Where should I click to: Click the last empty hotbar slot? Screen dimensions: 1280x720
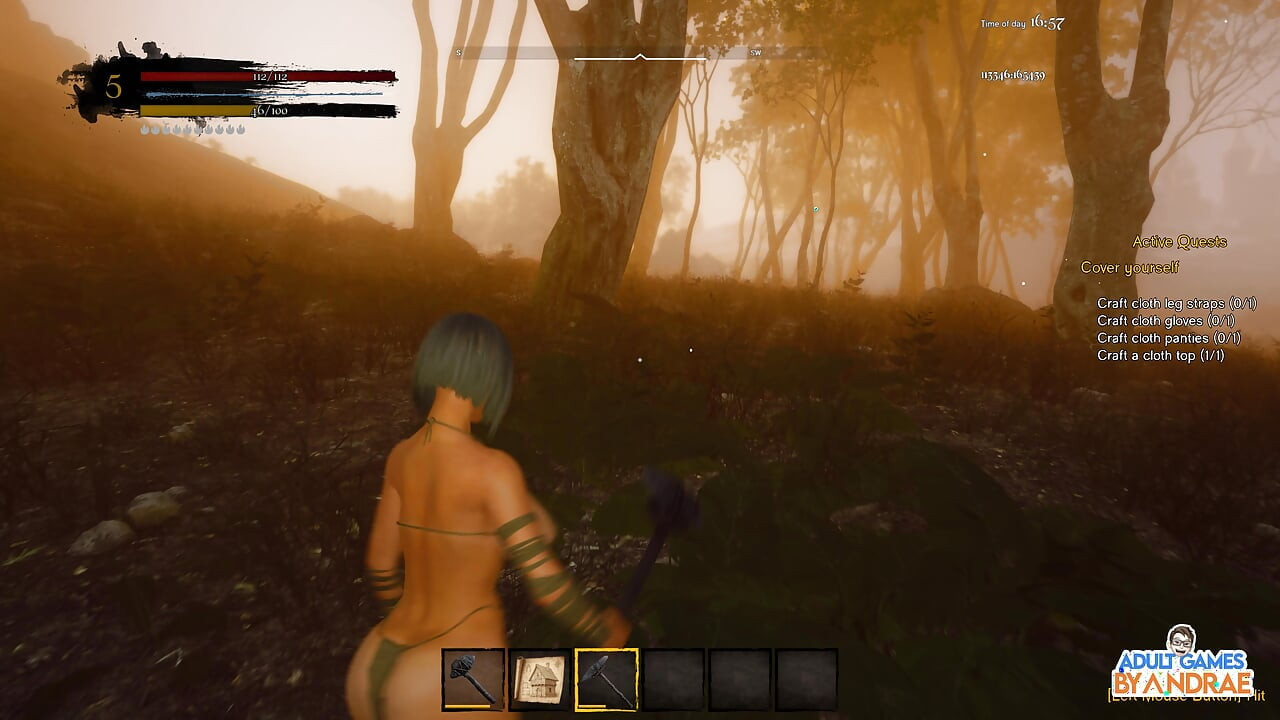tap(808, 678)
